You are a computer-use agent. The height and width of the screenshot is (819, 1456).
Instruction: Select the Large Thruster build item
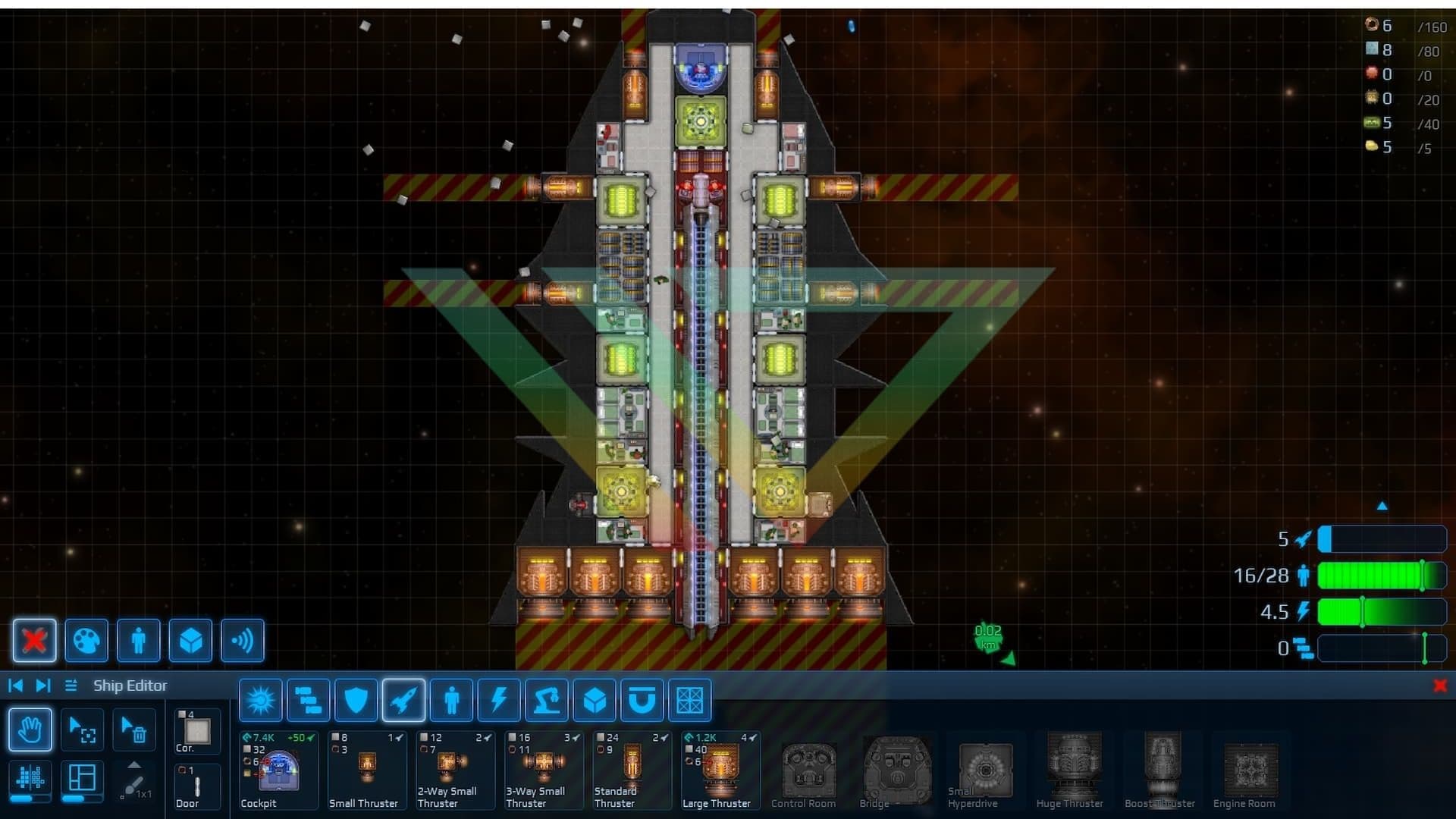point(719,770)
